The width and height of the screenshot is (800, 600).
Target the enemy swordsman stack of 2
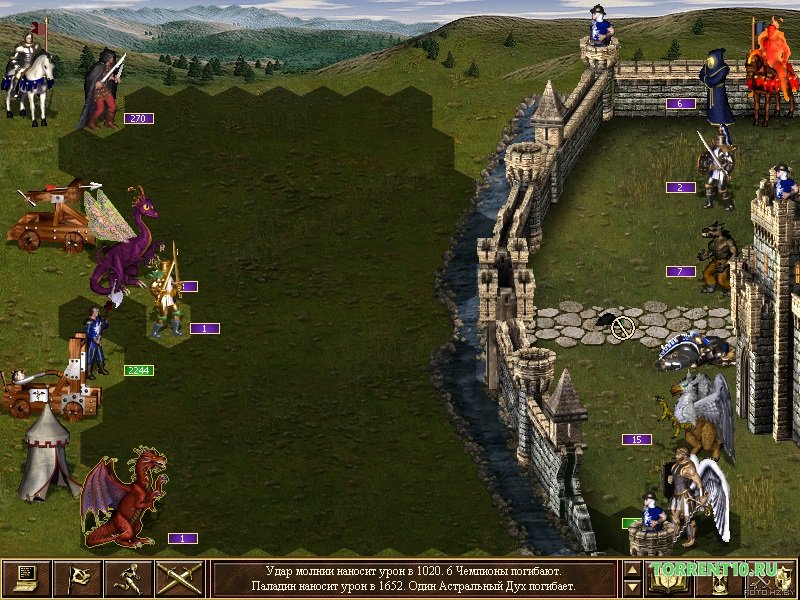point(717,170)
